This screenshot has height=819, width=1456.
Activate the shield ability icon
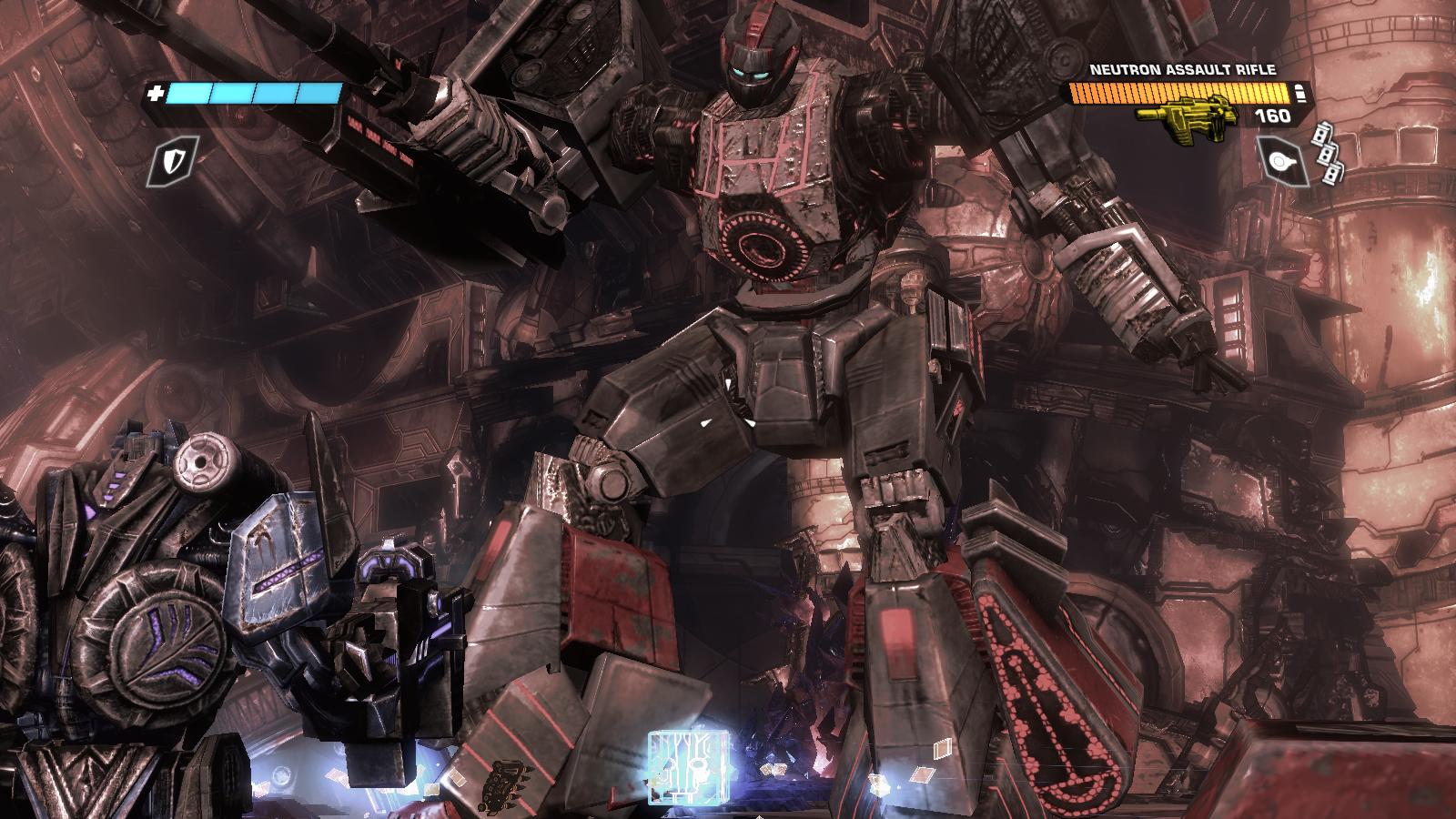[x=174, y=162]
